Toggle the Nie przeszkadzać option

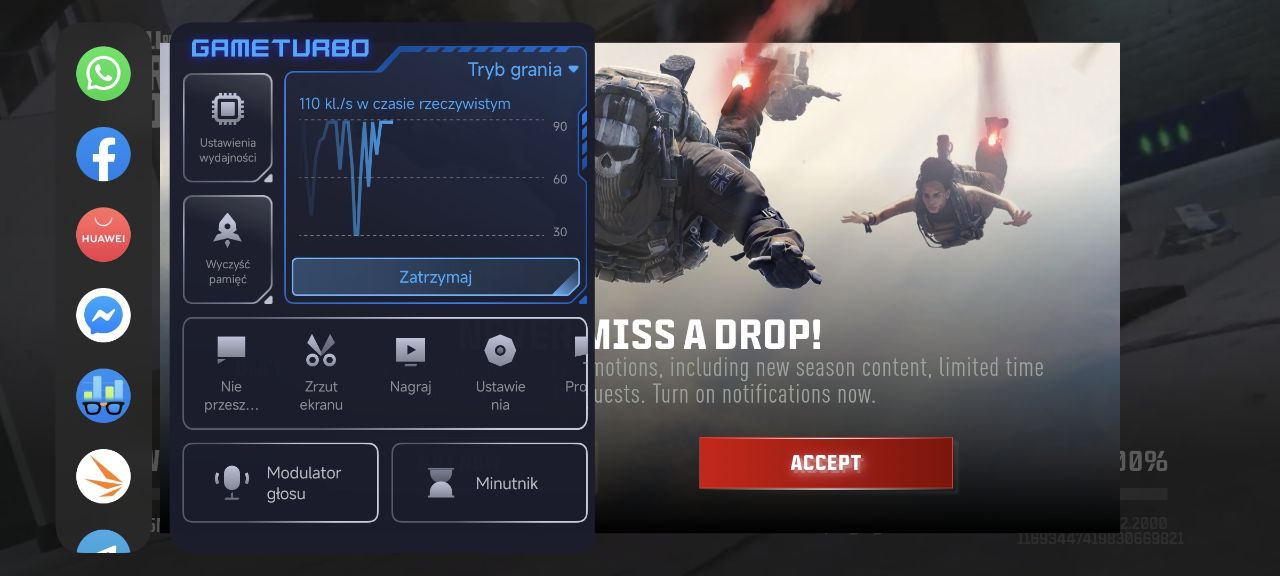(x=231, y=373)
